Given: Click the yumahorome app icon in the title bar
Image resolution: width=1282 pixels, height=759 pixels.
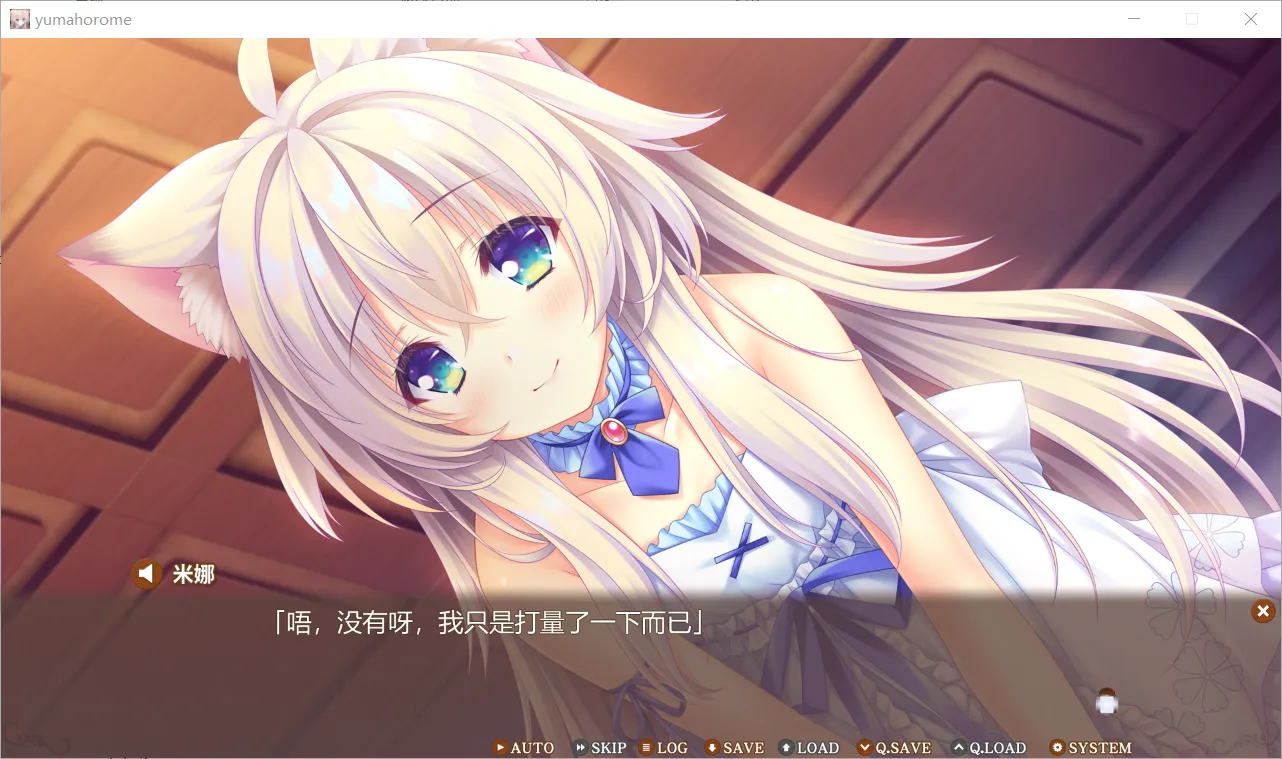Looking at the screenshot, I should pyautogui.click(x=20, y=19).
